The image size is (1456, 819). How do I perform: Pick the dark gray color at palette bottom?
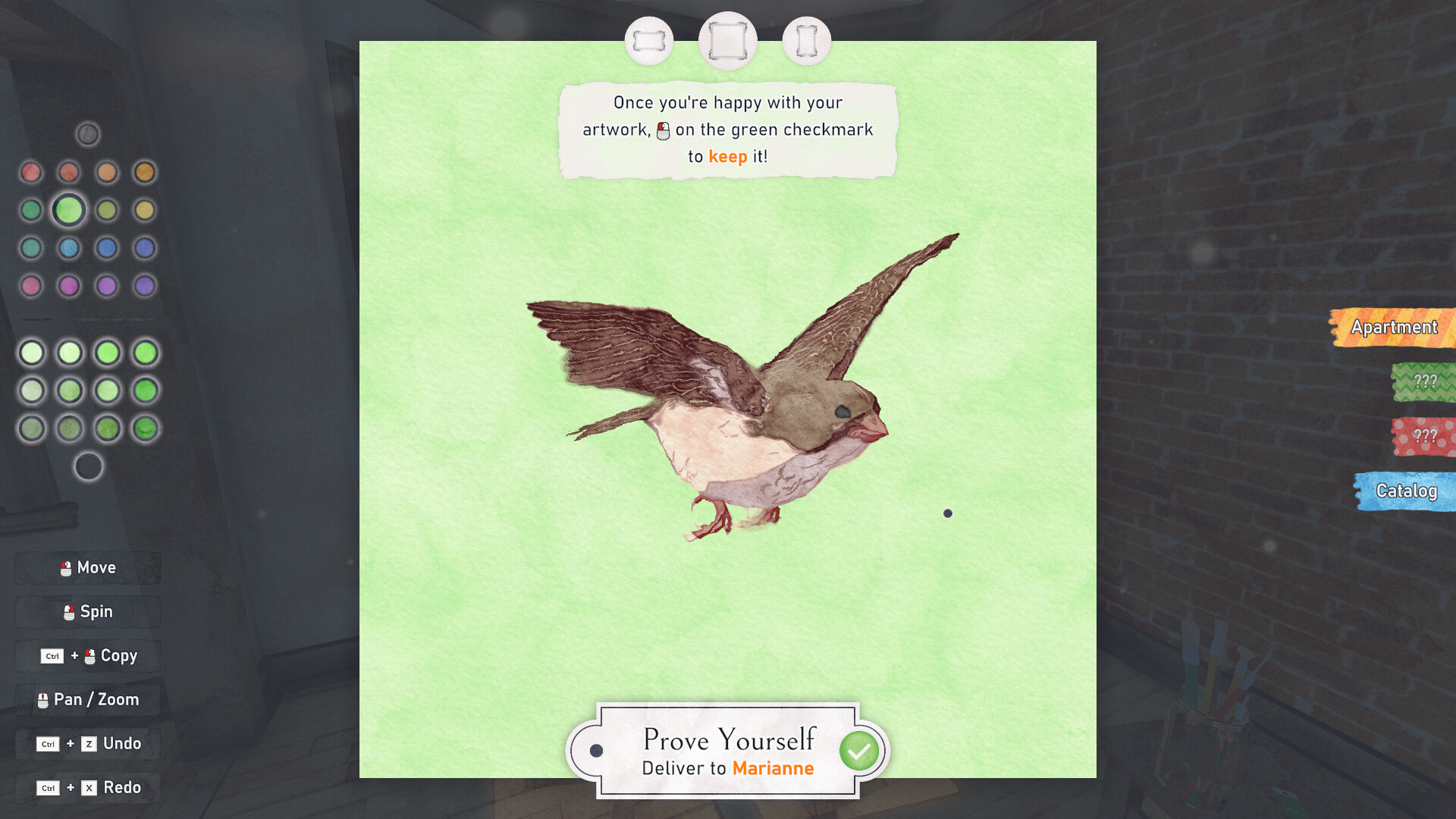tap(87, 466)
